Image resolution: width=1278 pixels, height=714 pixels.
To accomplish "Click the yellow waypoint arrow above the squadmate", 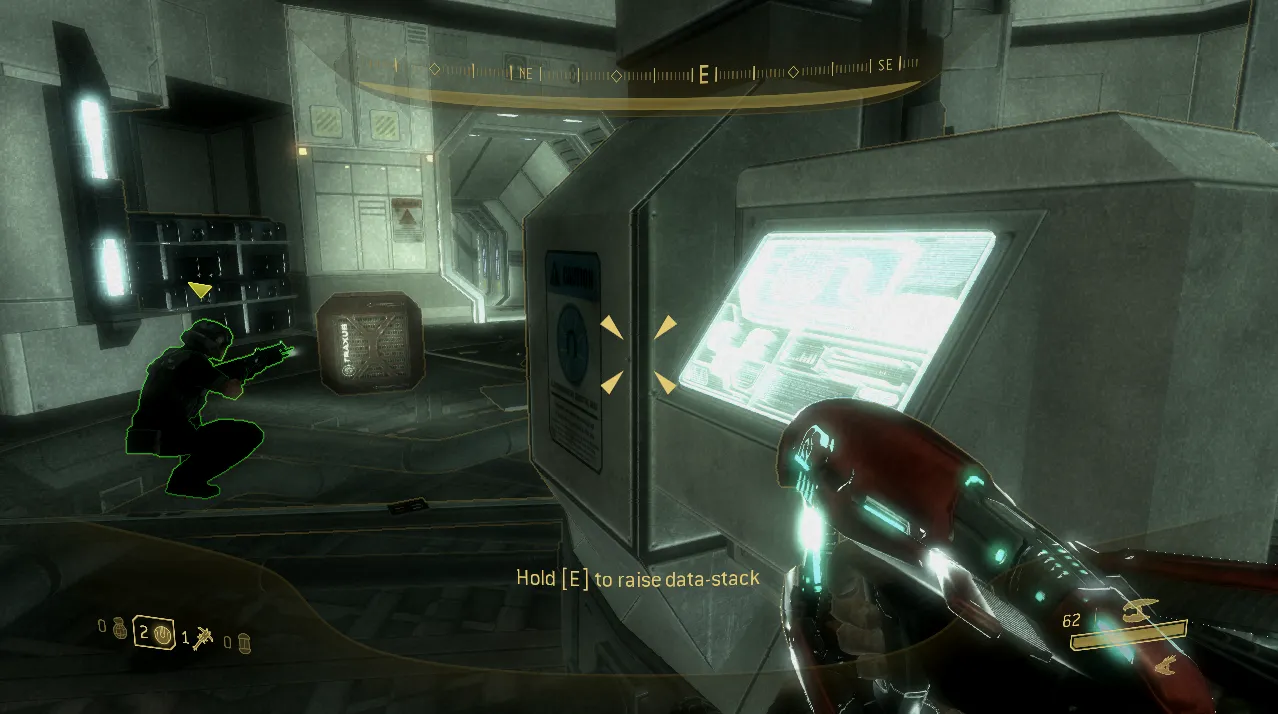I will (x=200, y=290).
